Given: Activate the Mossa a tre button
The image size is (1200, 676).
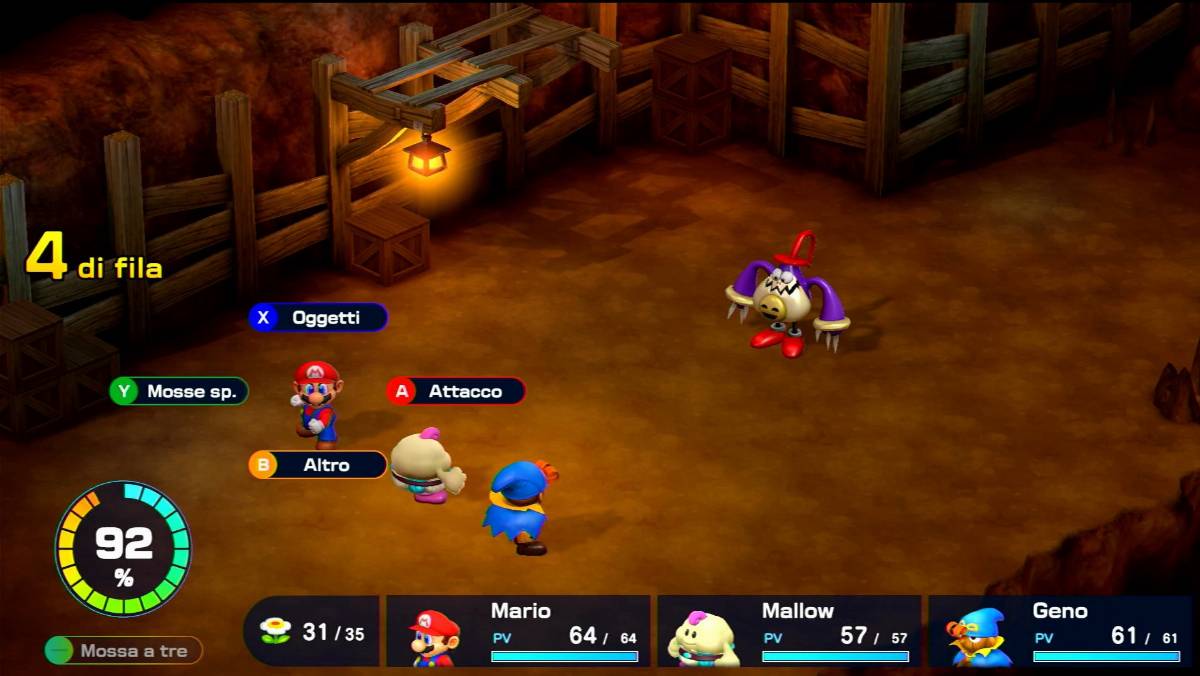Looking at the screenshot, I should click(x=124, y=651).
